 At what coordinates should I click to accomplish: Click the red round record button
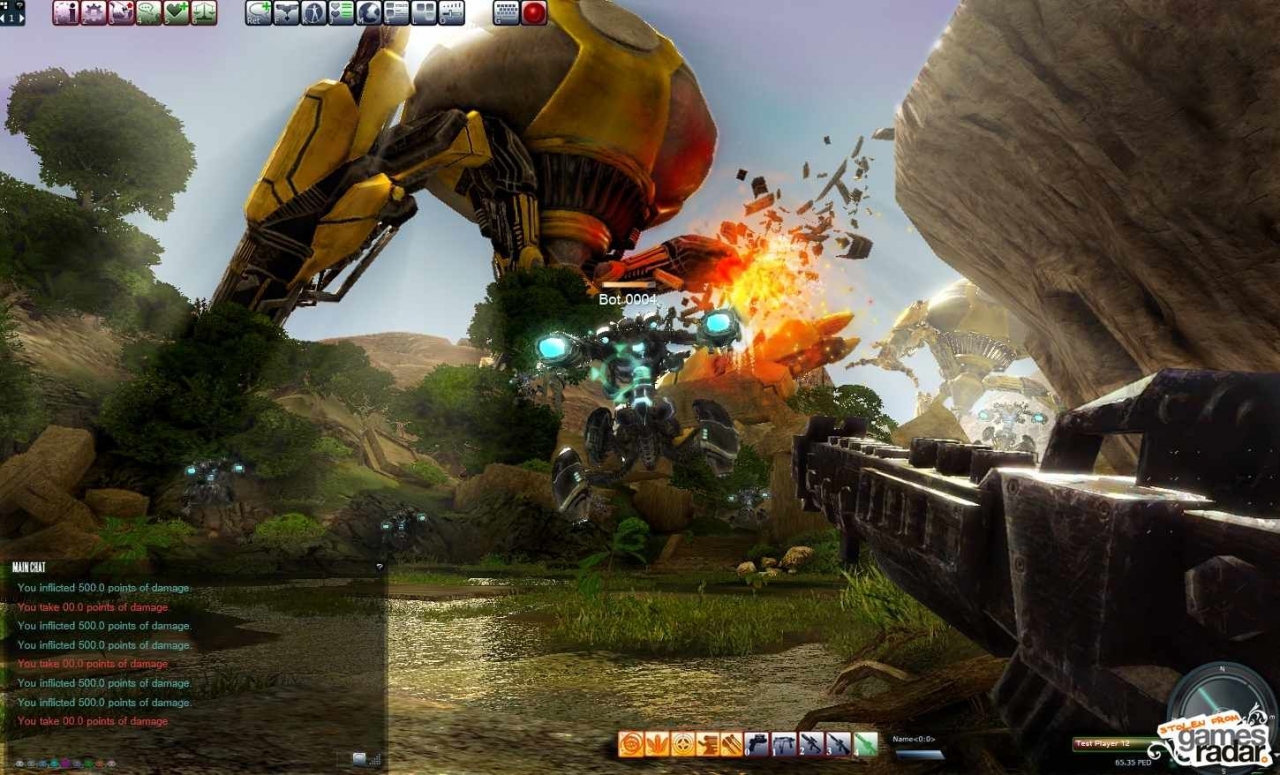point(534,13)
